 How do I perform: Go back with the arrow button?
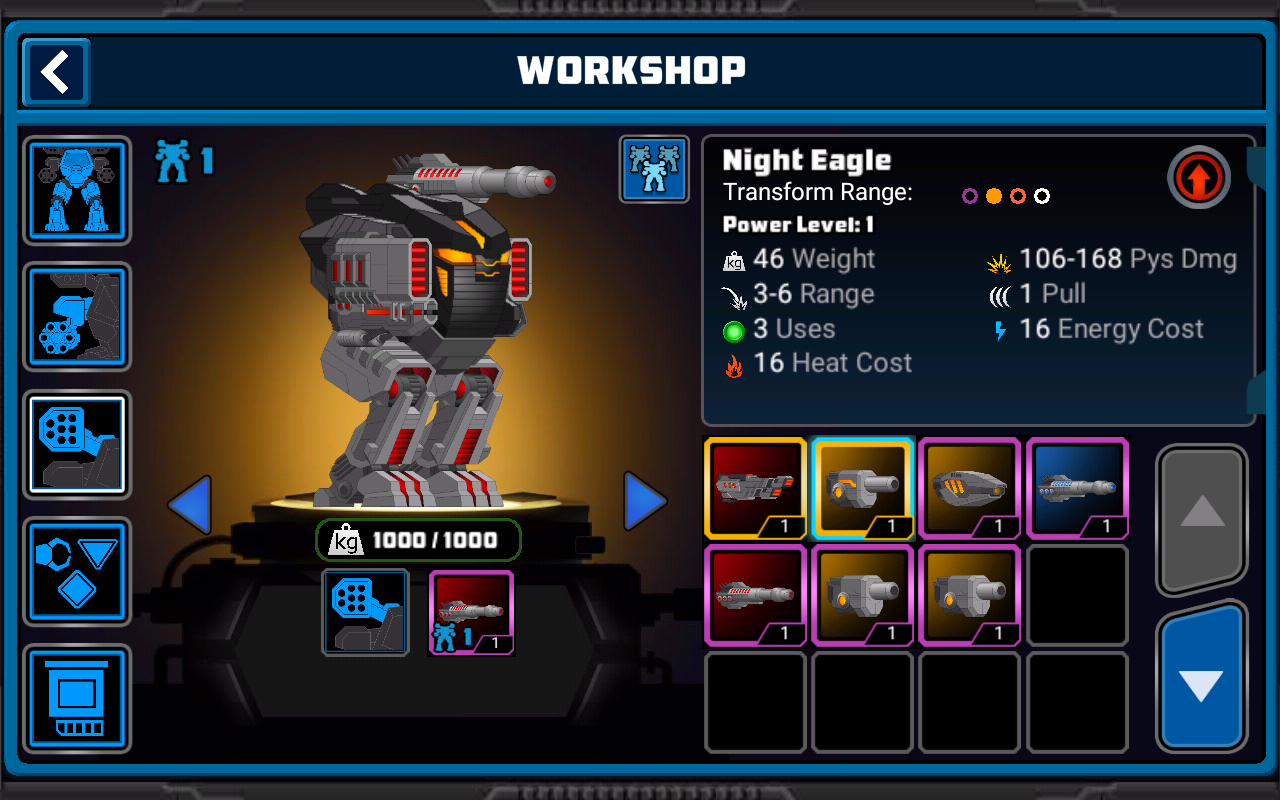click(x=56, y=72)
